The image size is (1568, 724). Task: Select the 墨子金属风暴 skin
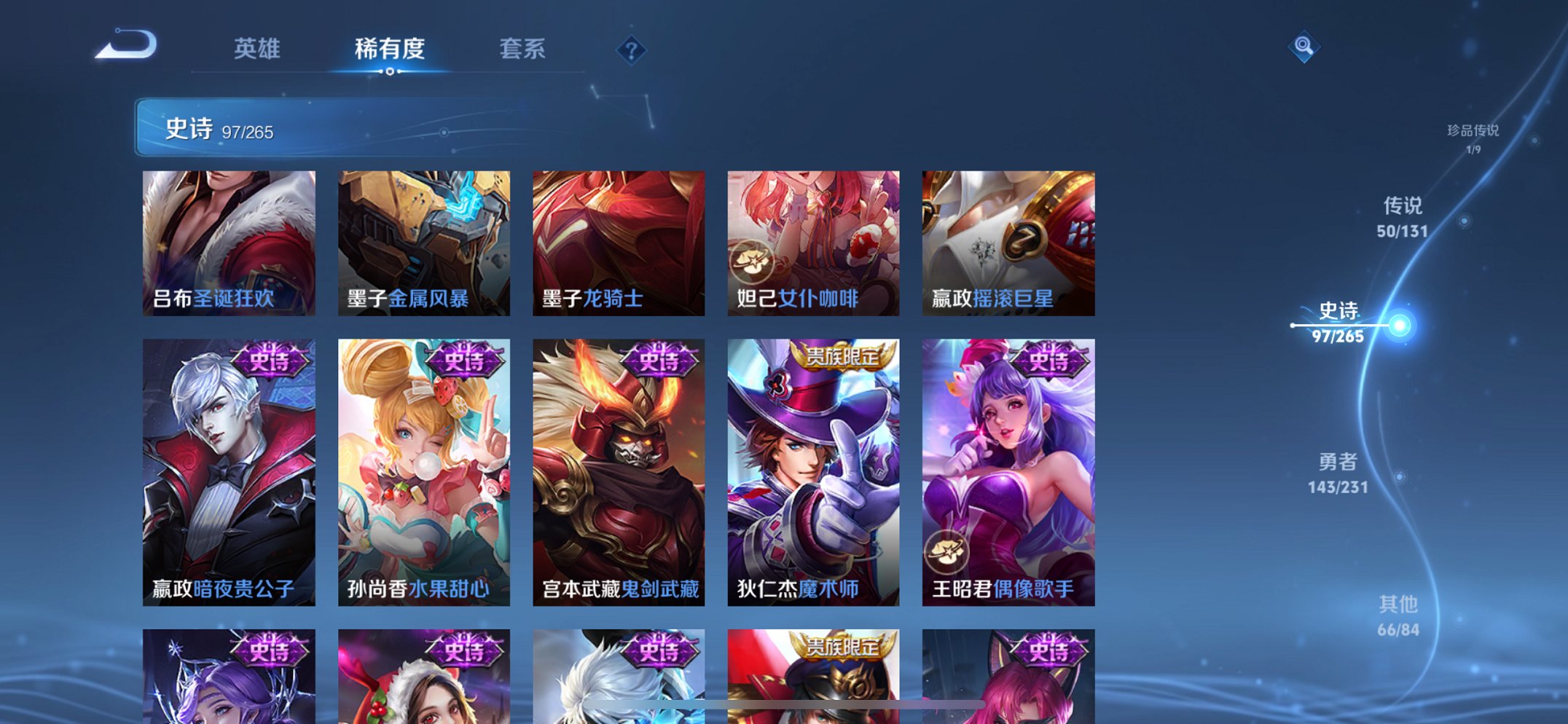pyautogui.click(x=423, y=240)
